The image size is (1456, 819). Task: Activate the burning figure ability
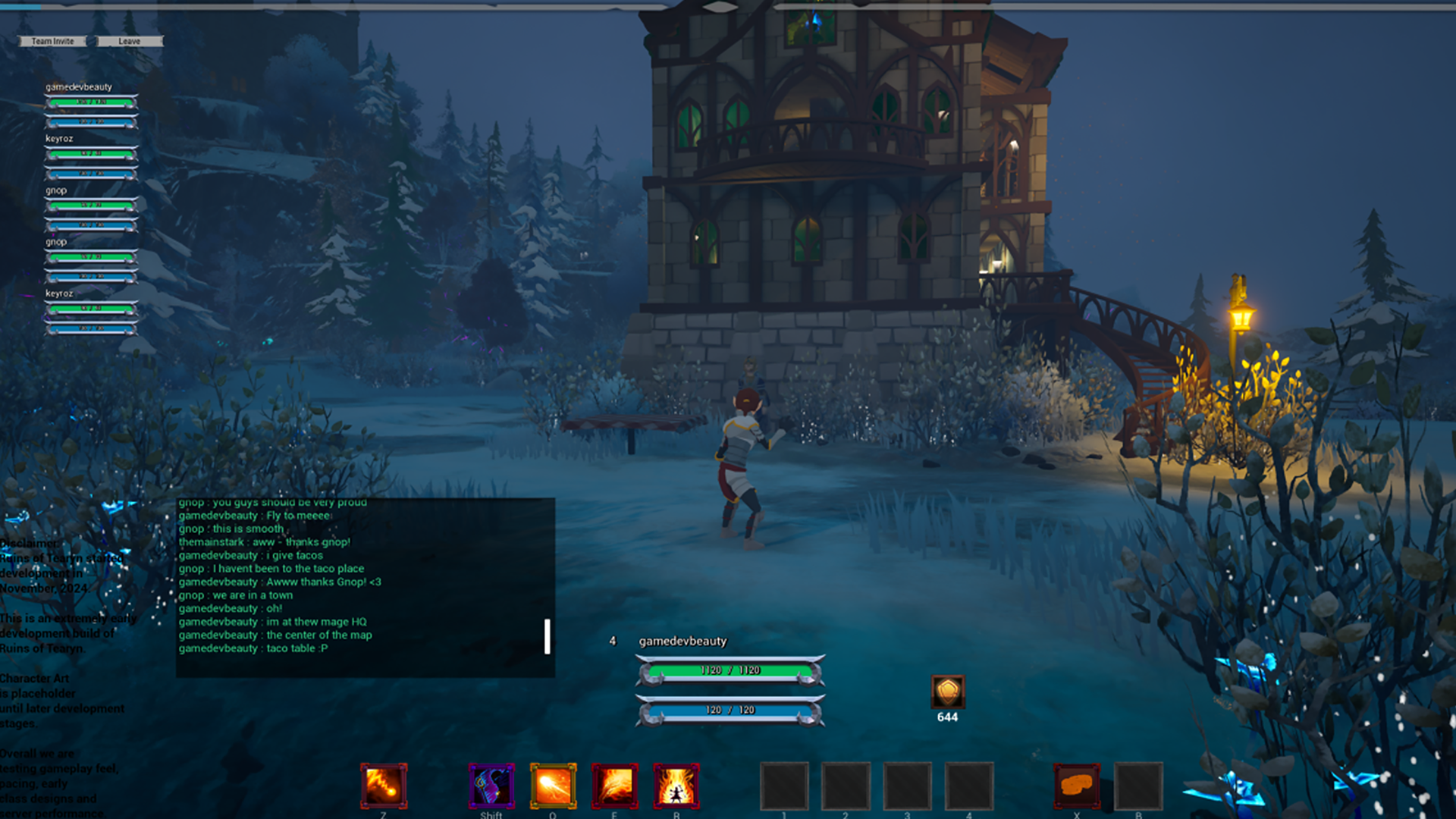coord(676,786)
